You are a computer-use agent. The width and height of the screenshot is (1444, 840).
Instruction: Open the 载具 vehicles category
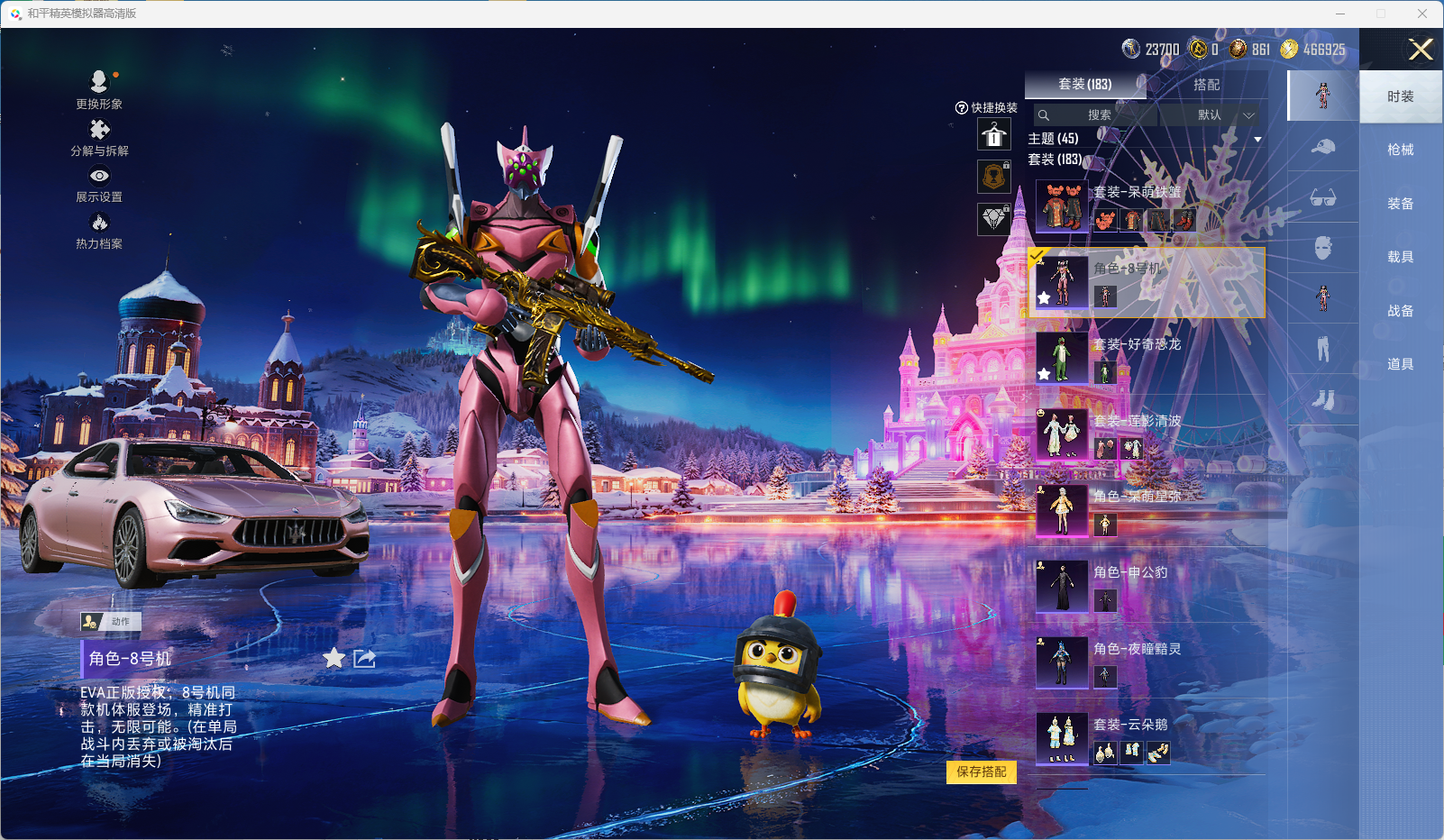coord(1400,257)
